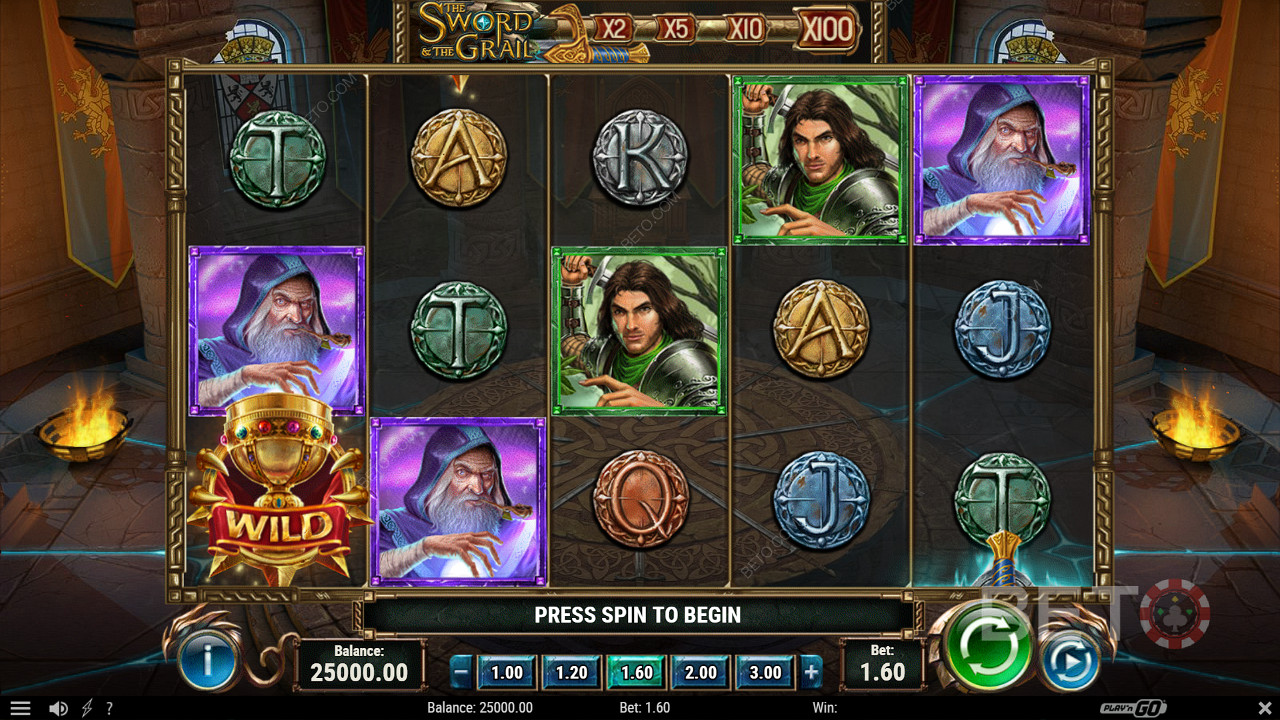Open the hamburger menu
This screenshot has height=720, width=1280.
pyautogui.click(x=19, y=708)
